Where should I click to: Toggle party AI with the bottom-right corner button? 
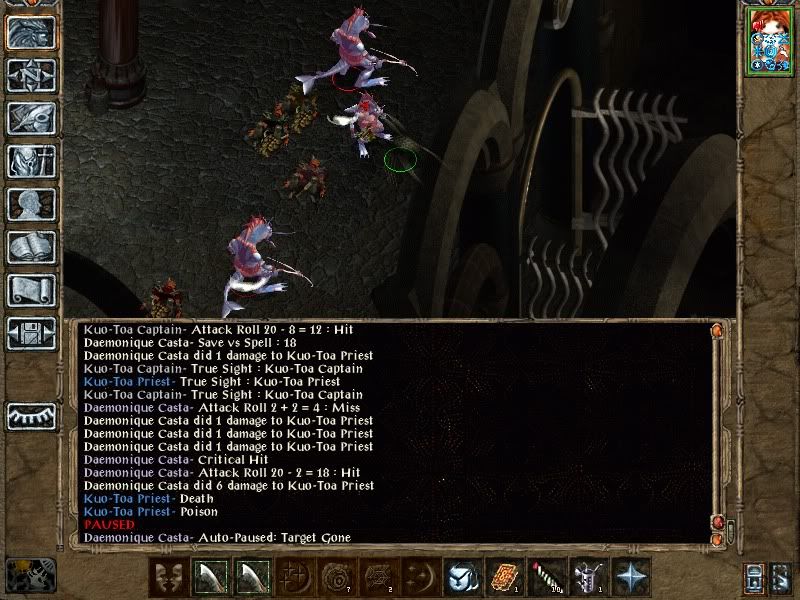(781, 577)
